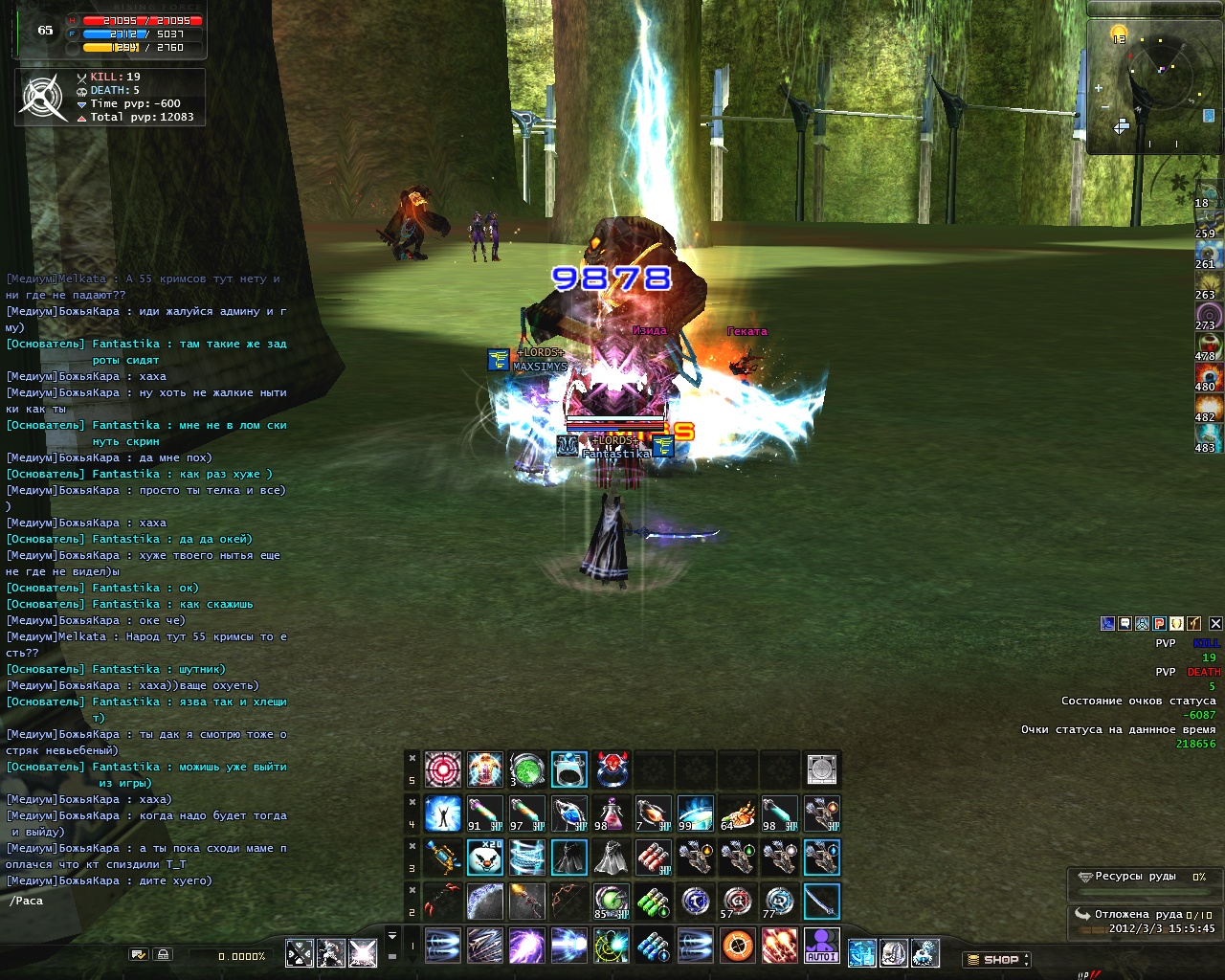Screen dimensions: 1225x980
Task: Click the crossed-swords emblem beside the PvP stats
Action: (43, 97)
